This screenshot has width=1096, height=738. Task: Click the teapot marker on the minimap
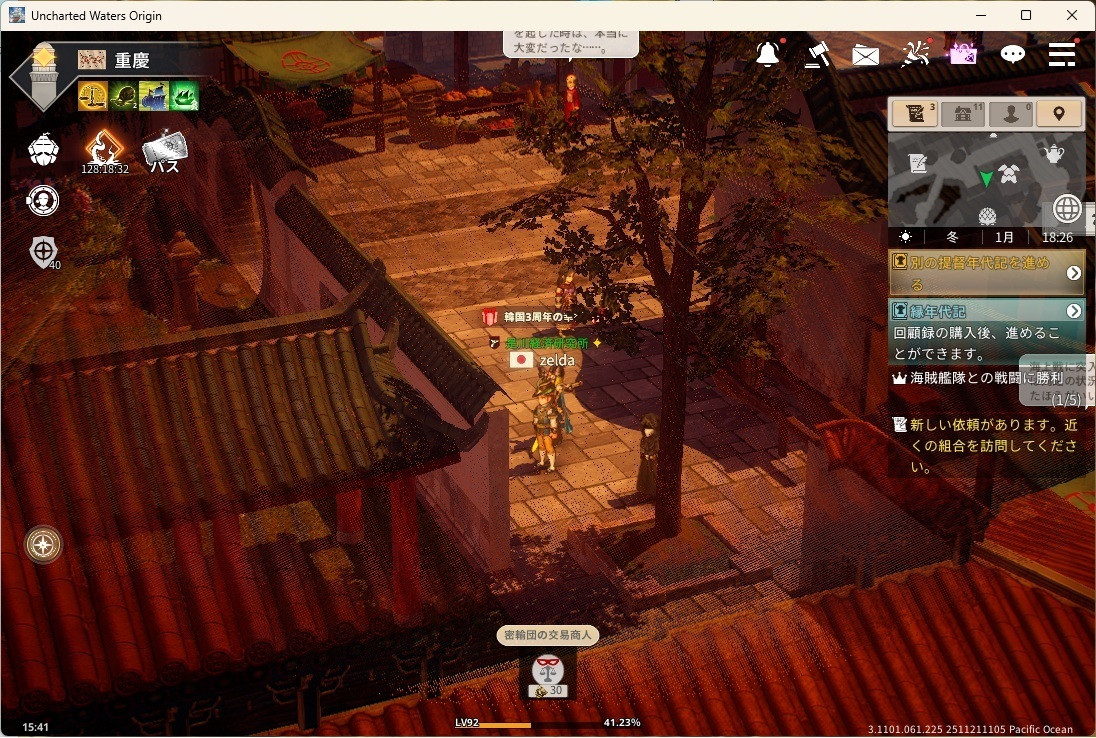[1052, 153]
